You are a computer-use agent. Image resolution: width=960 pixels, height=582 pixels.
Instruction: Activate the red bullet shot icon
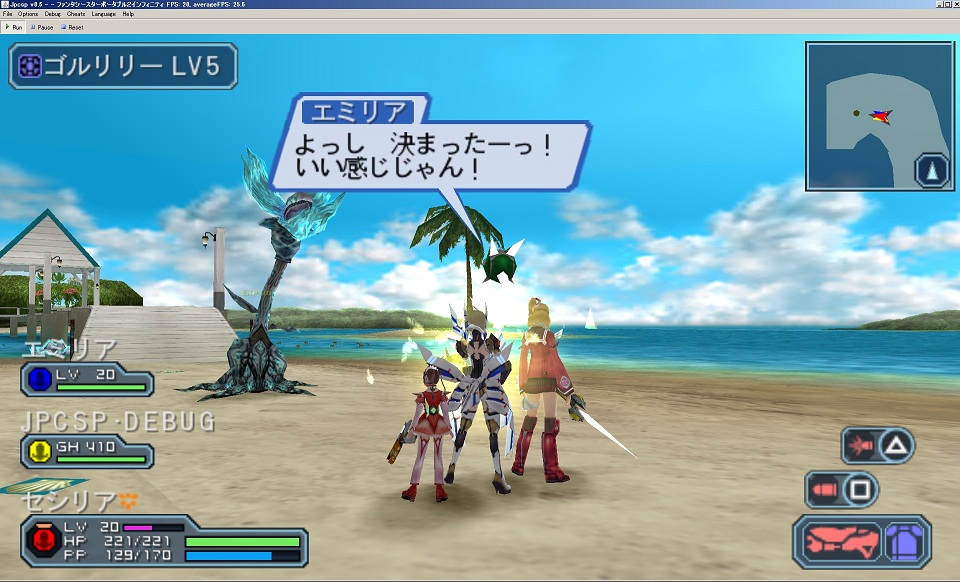coord(824,490)
